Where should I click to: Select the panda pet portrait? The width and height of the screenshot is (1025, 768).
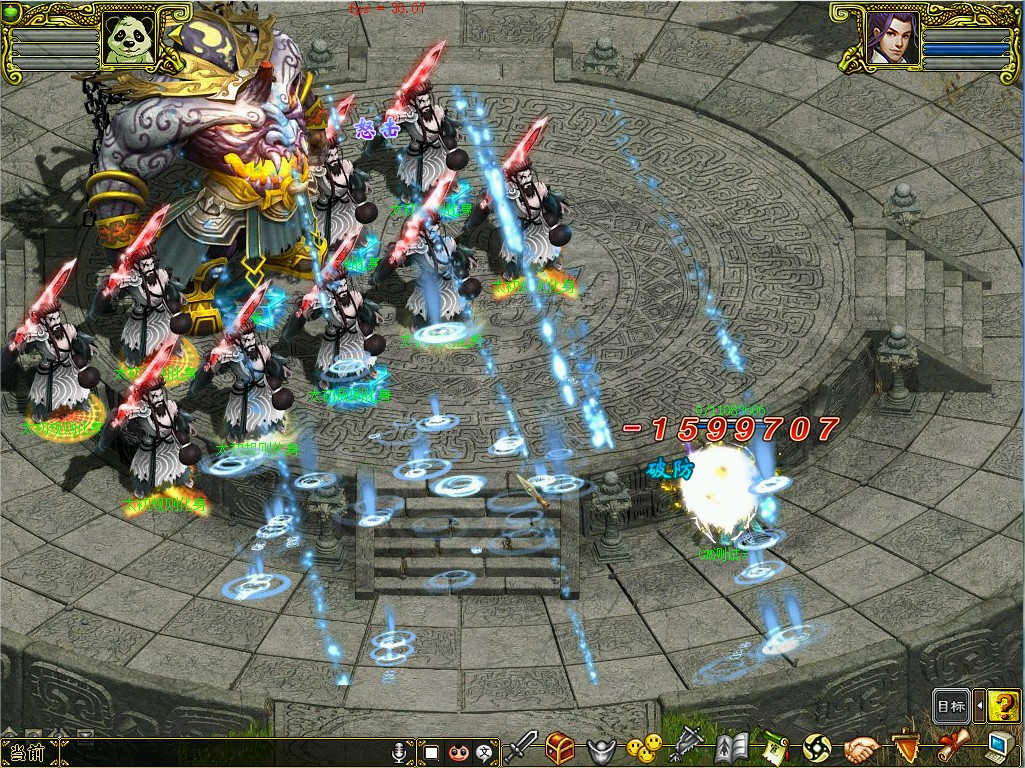pyautogui.click(x=128, y=38)
